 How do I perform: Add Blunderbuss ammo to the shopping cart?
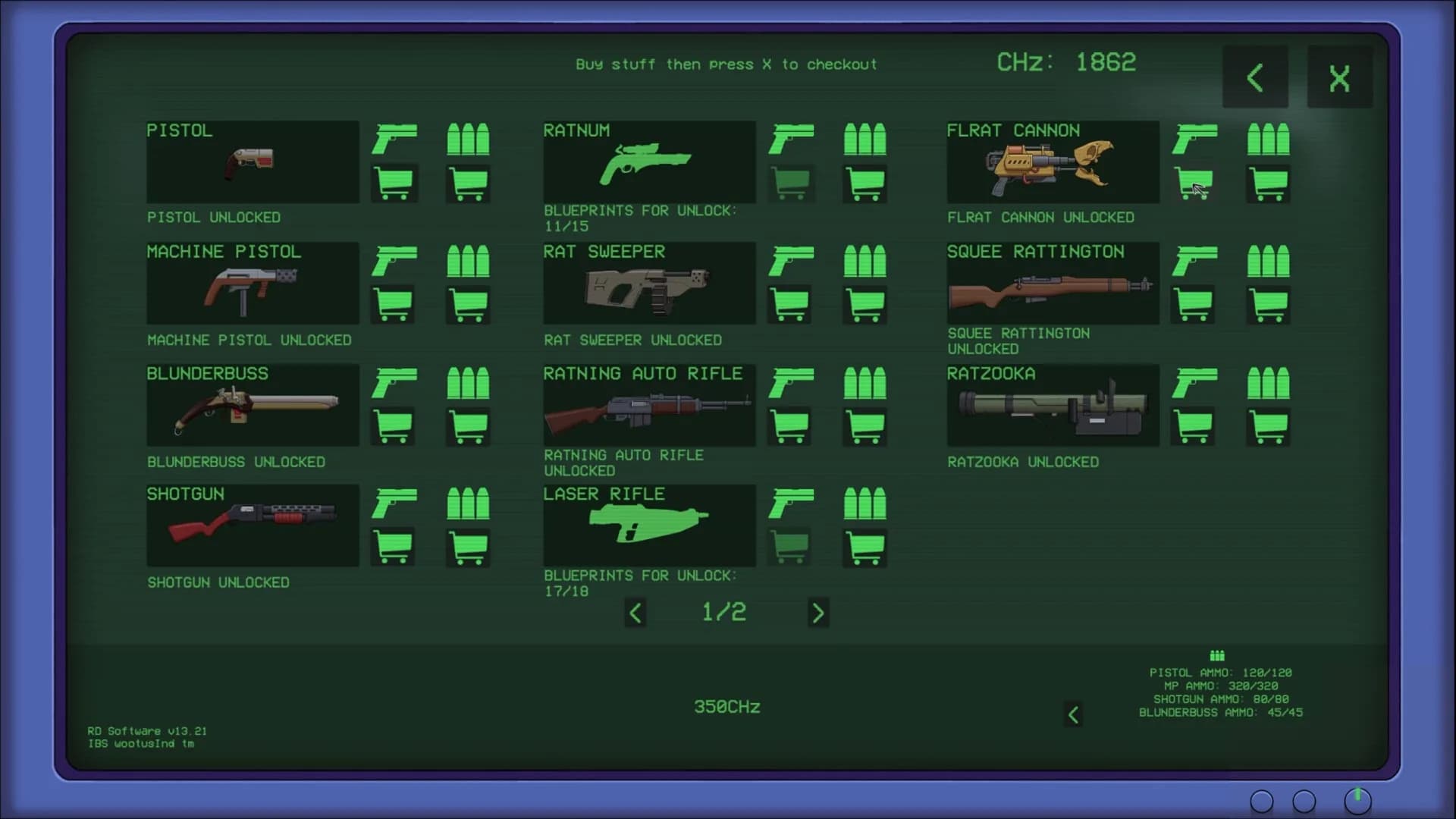468,425
